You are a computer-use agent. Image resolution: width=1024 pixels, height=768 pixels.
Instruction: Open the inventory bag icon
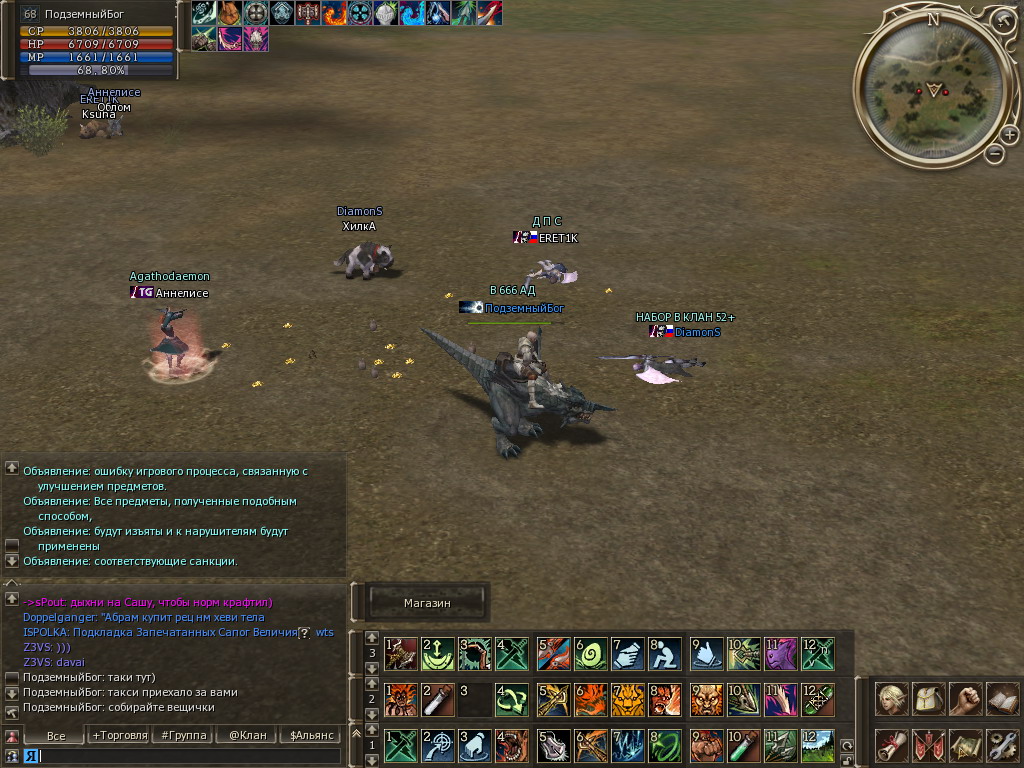pyautogui.click(x=929, y=699)
